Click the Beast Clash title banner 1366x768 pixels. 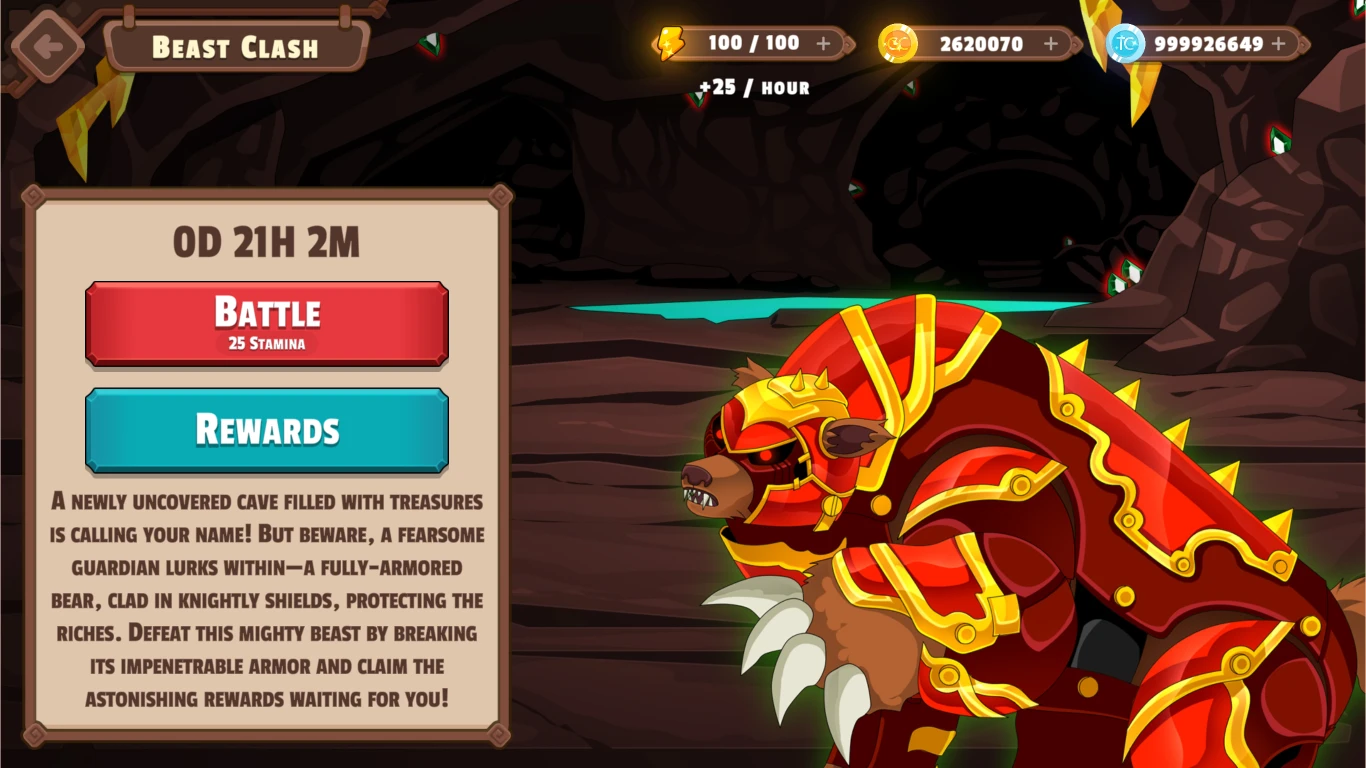(x=236, y=46)
